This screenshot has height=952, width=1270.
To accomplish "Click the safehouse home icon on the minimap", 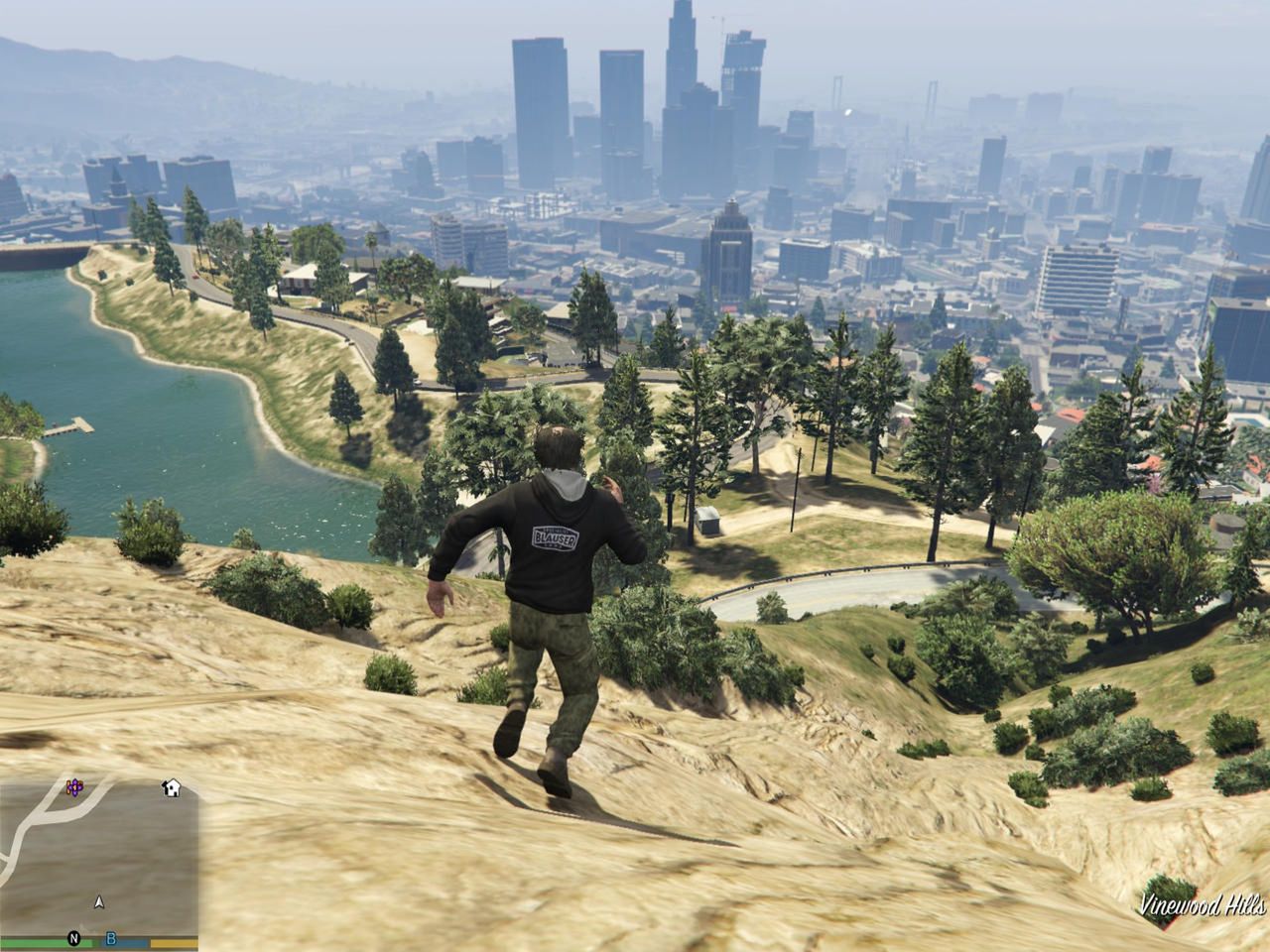I will click(172, 786).
